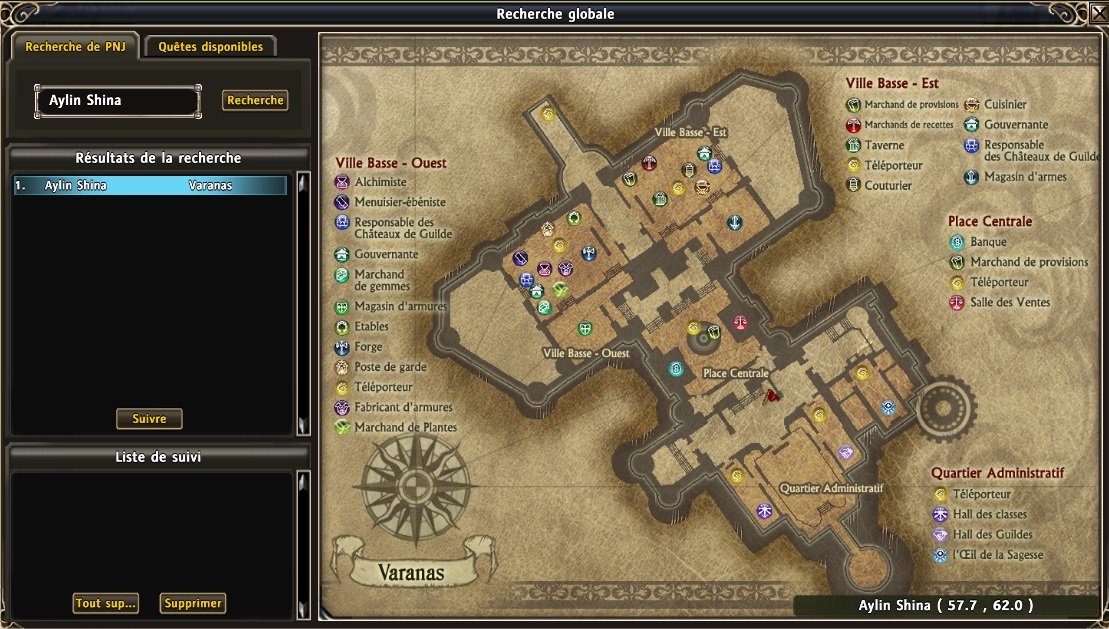Select the Magasin d'armes legend entry
1109x629 pixels.
click(x=1025, y=177)
